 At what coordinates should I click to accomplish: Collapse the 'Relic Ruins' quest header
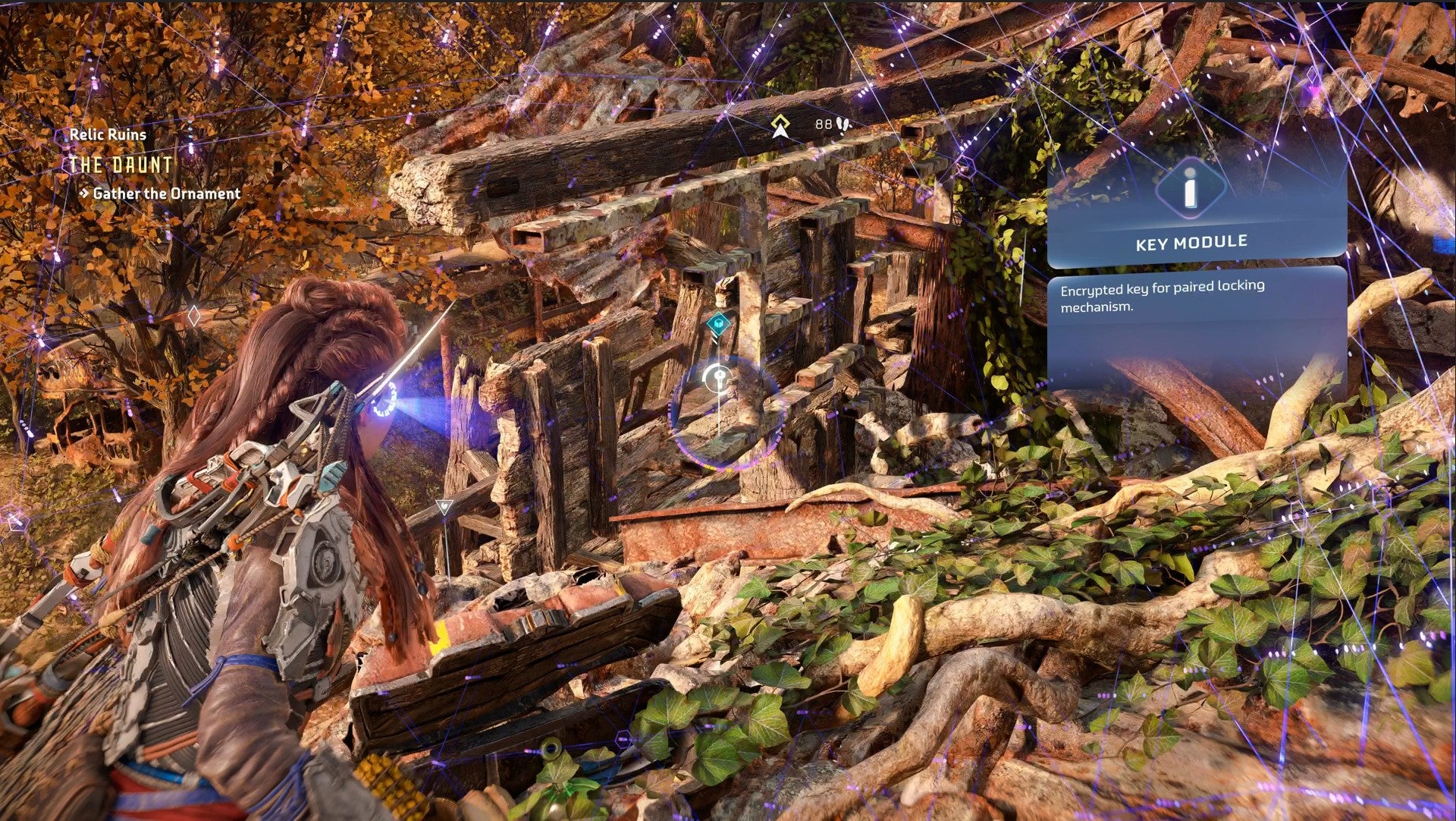point(108,135)
